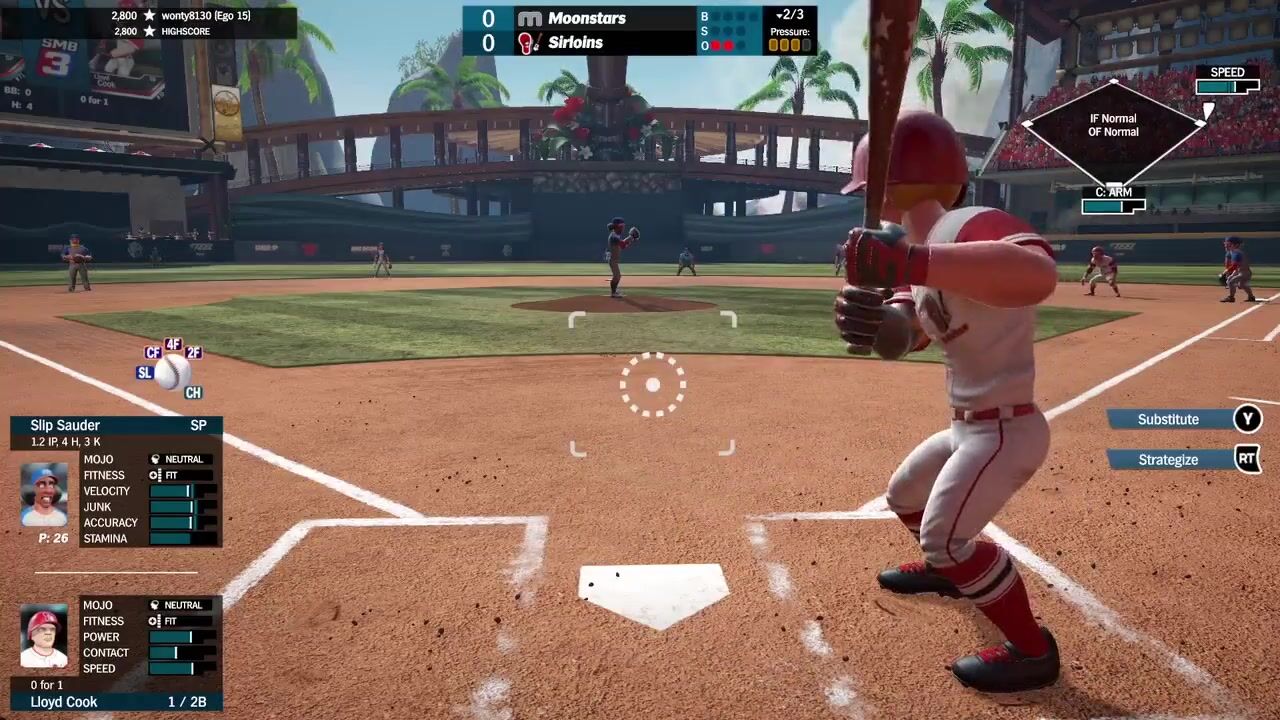
Task: Choose the SL slider pitch label
Action: click(x=145, y=373)
